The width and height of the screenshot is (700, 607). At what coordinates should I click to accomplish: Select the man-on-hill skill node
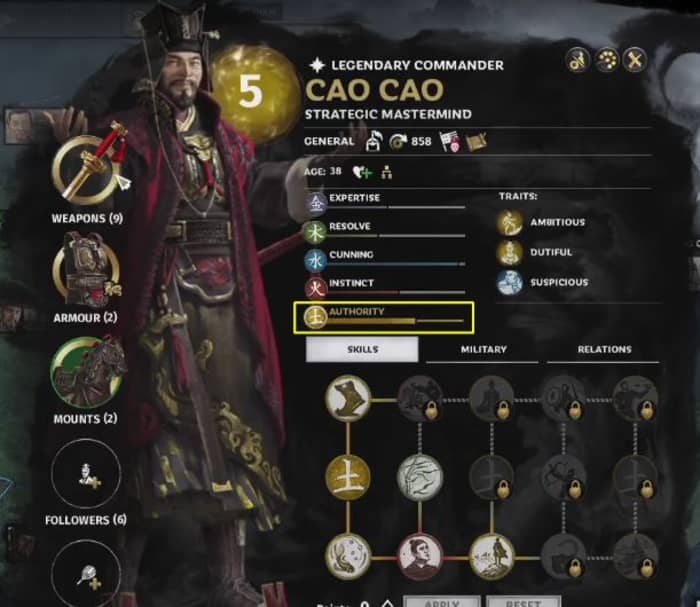(x=491, y=554)
